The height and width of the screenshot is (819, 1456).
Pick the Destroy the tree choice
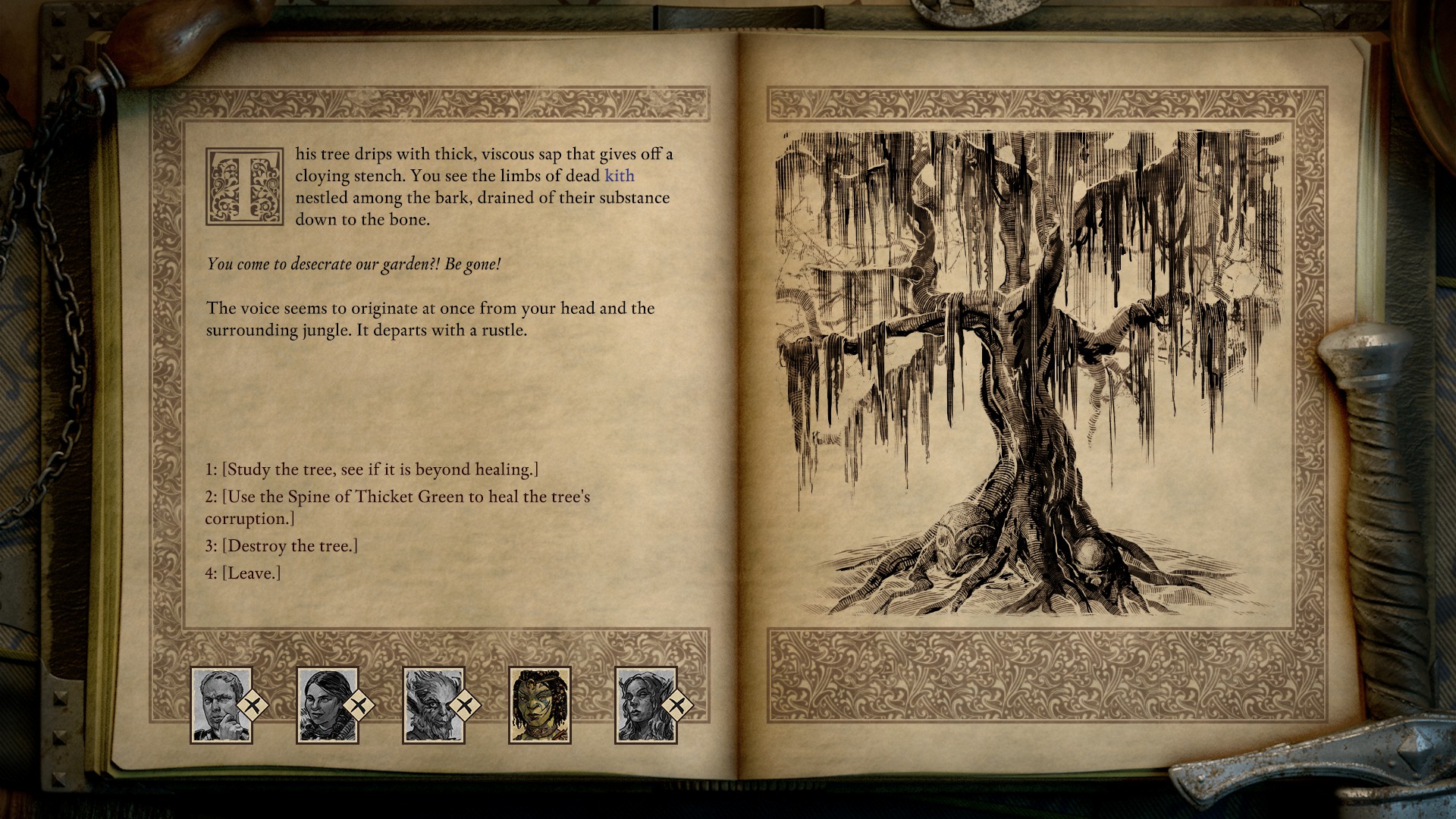[x=281, y=546]
